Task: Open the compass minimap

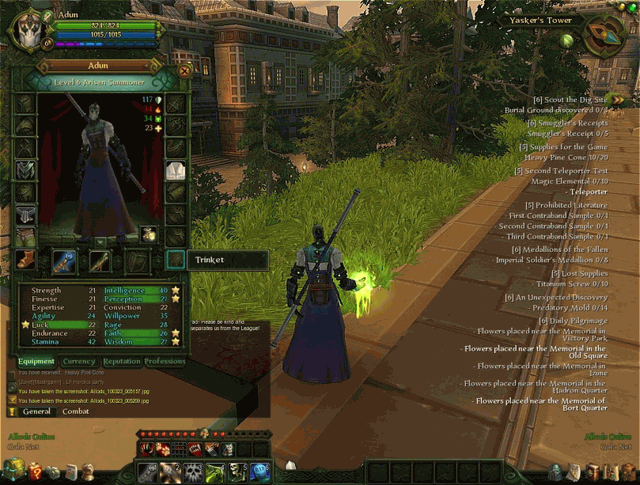Action: pyautogui.click(x=601, y=37)
